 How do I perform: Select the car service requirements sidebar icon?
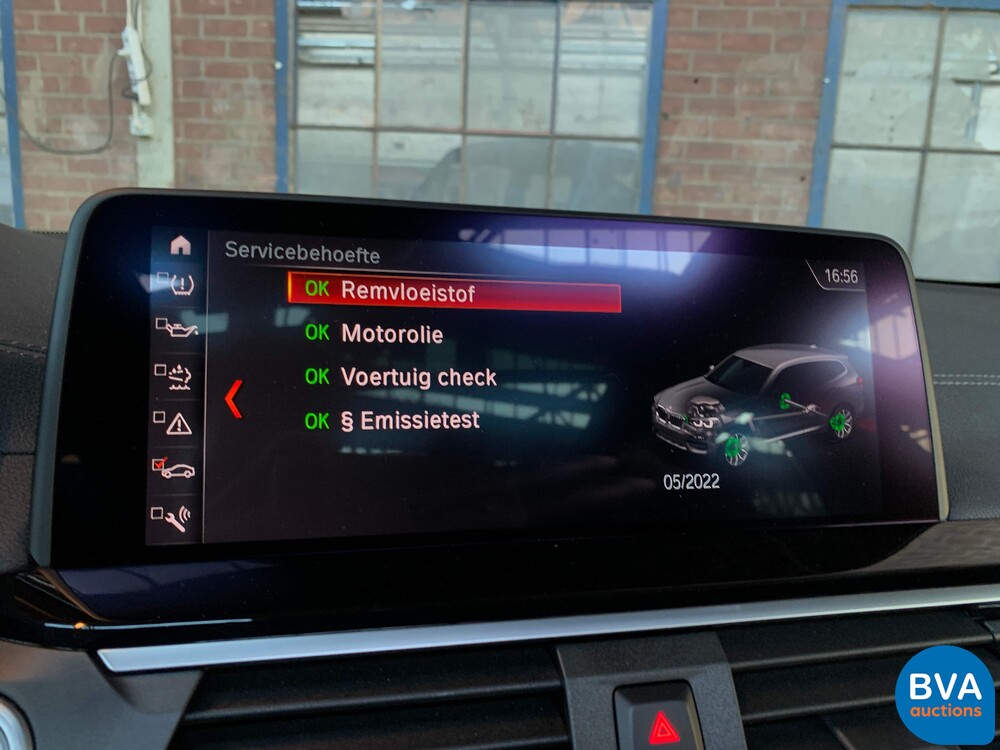coord(176,469)
